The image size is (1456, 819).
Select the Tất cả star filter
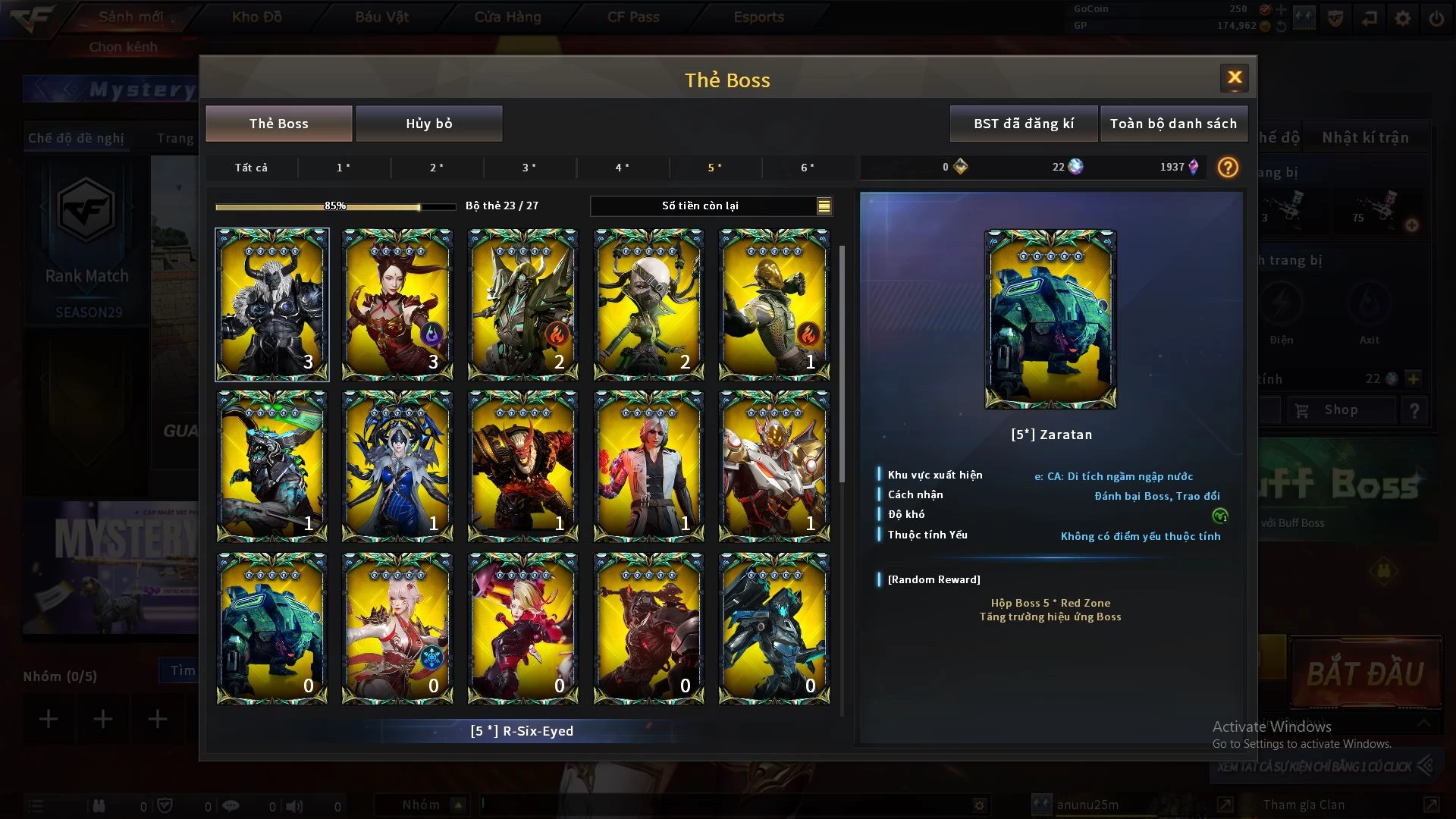point(251,168)
